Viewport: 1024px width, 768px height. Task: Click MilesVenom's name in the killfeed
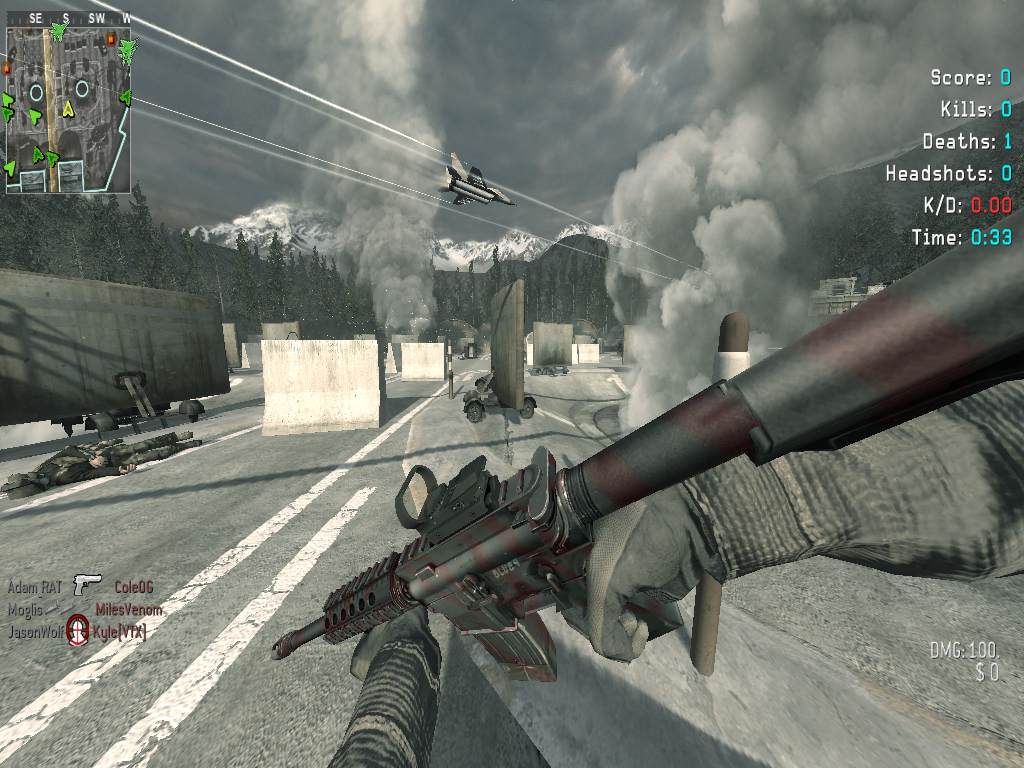click(x=128, y=609)
